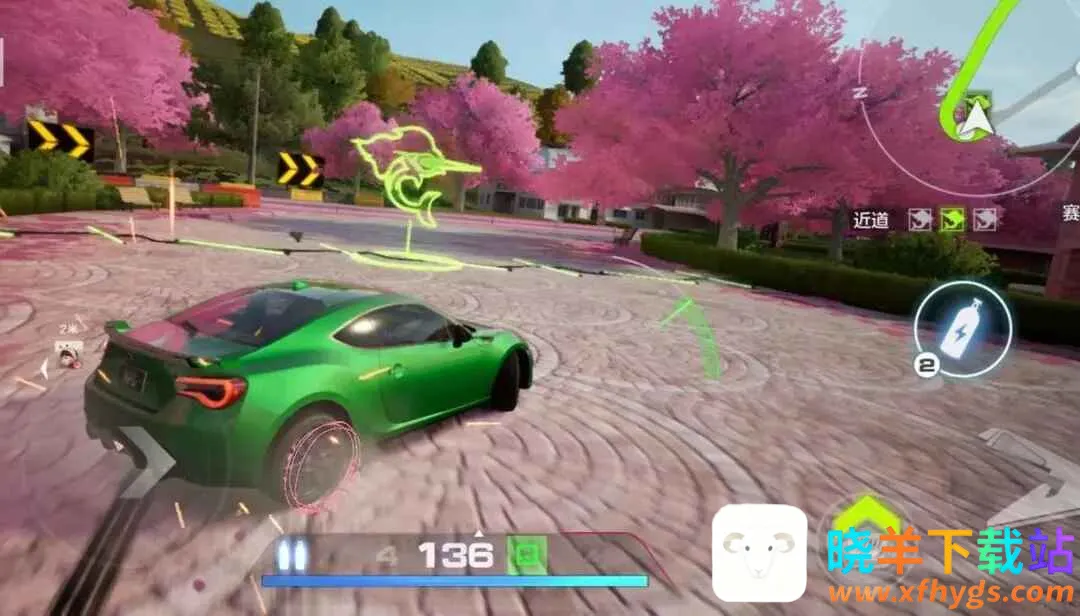This screenshot has width=1080, height=616.
Task: Tap the green upward chevron button
Action: pos(866,515)
